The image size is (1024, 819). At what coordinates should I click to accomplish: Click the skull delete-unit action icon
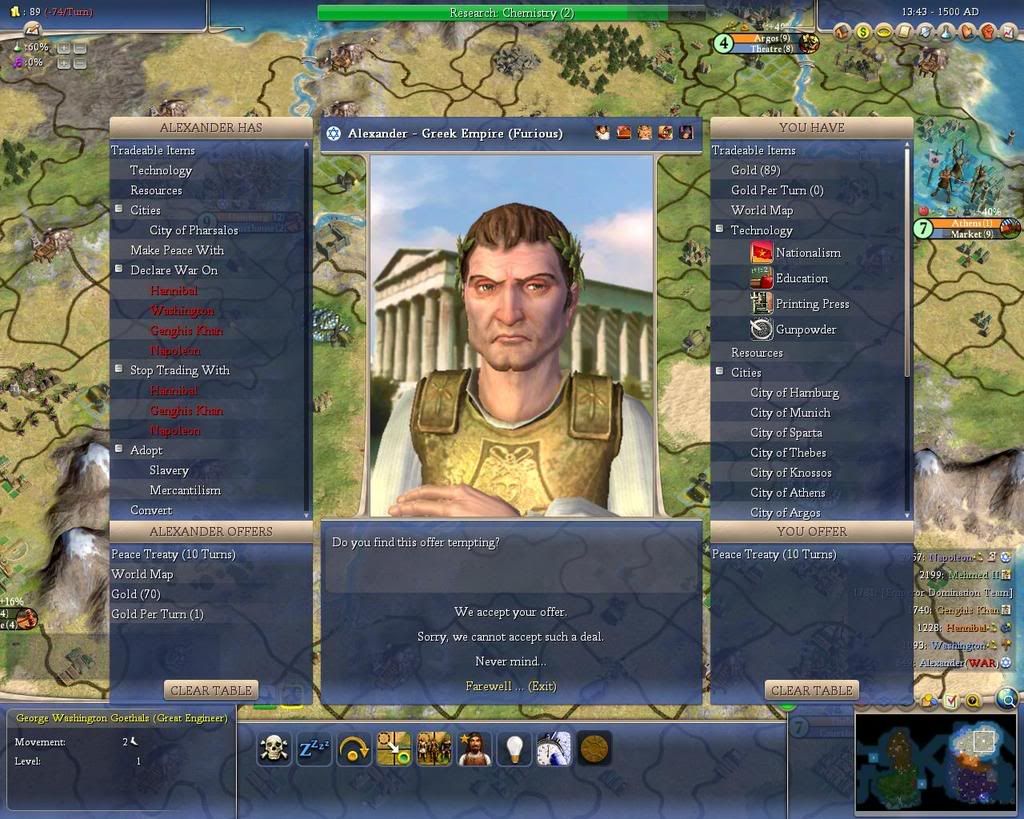tap(274, 748)
